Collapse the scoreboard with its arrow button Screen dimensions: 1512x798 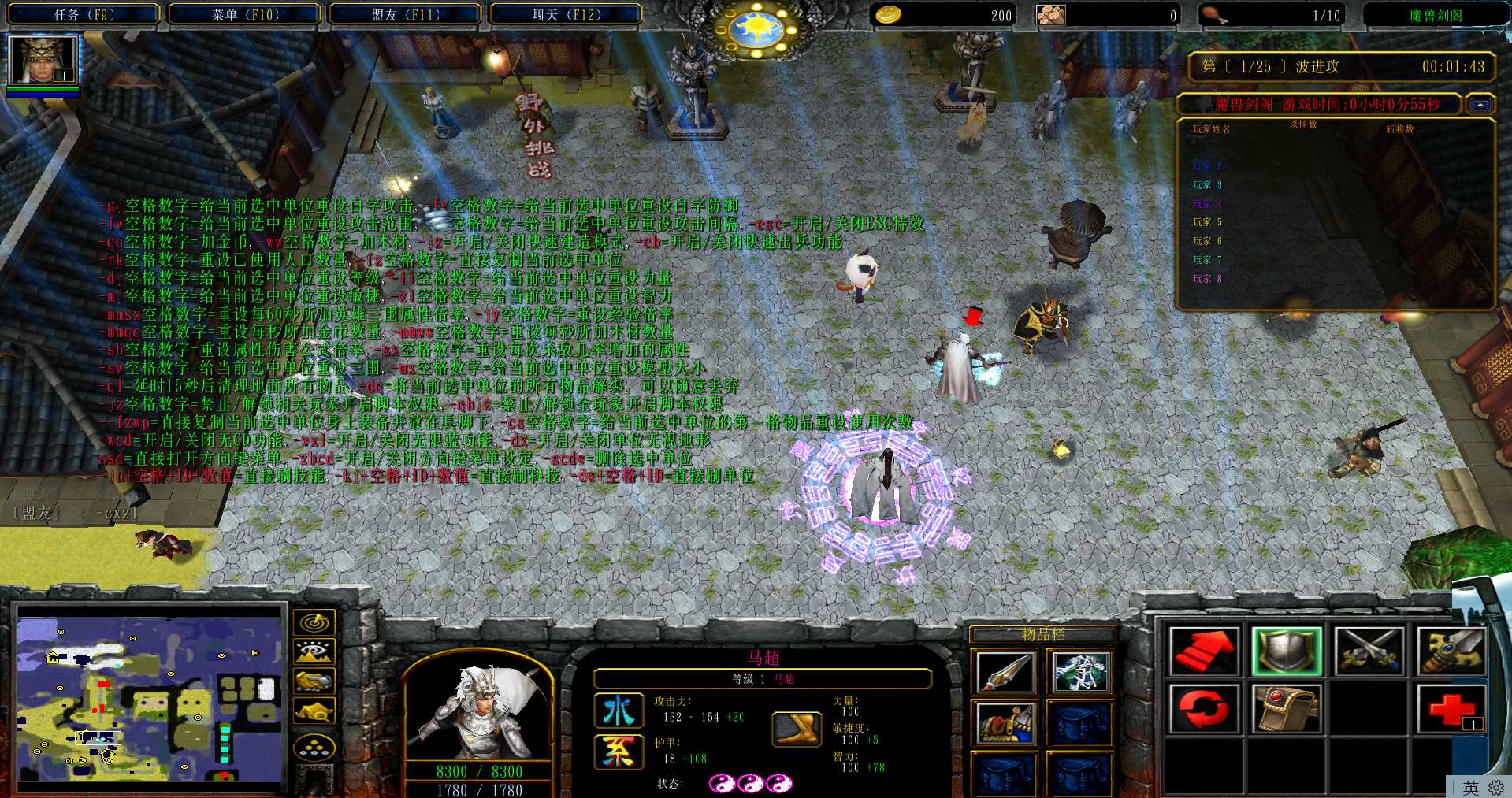point(1480,105)
